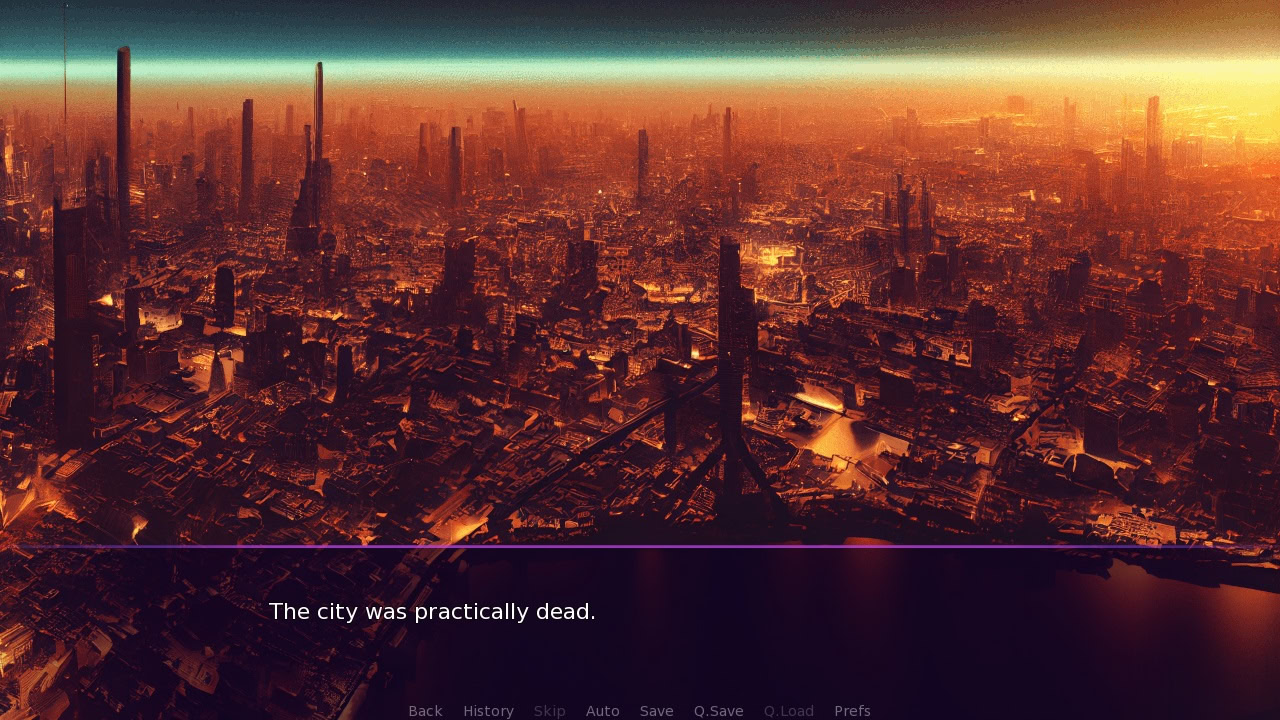Rewind dialogue using the Back option
1280x720 pixels.
425,710
